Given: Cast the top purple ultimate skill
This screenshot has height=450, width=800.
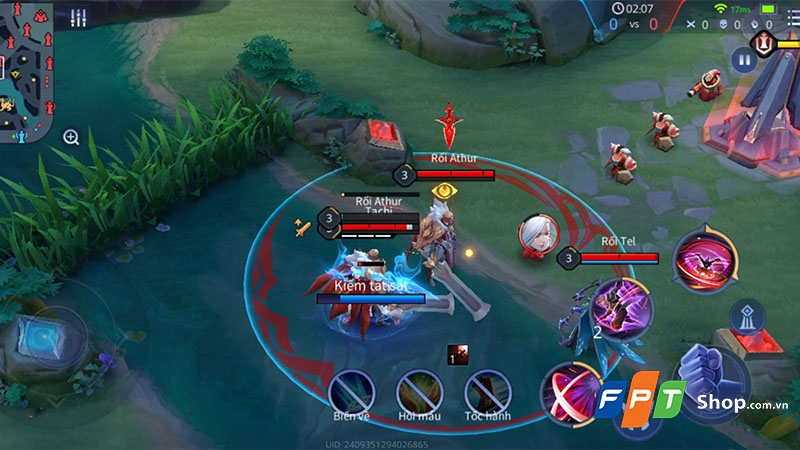Looking at the screenshot, I should click(706, 260).
